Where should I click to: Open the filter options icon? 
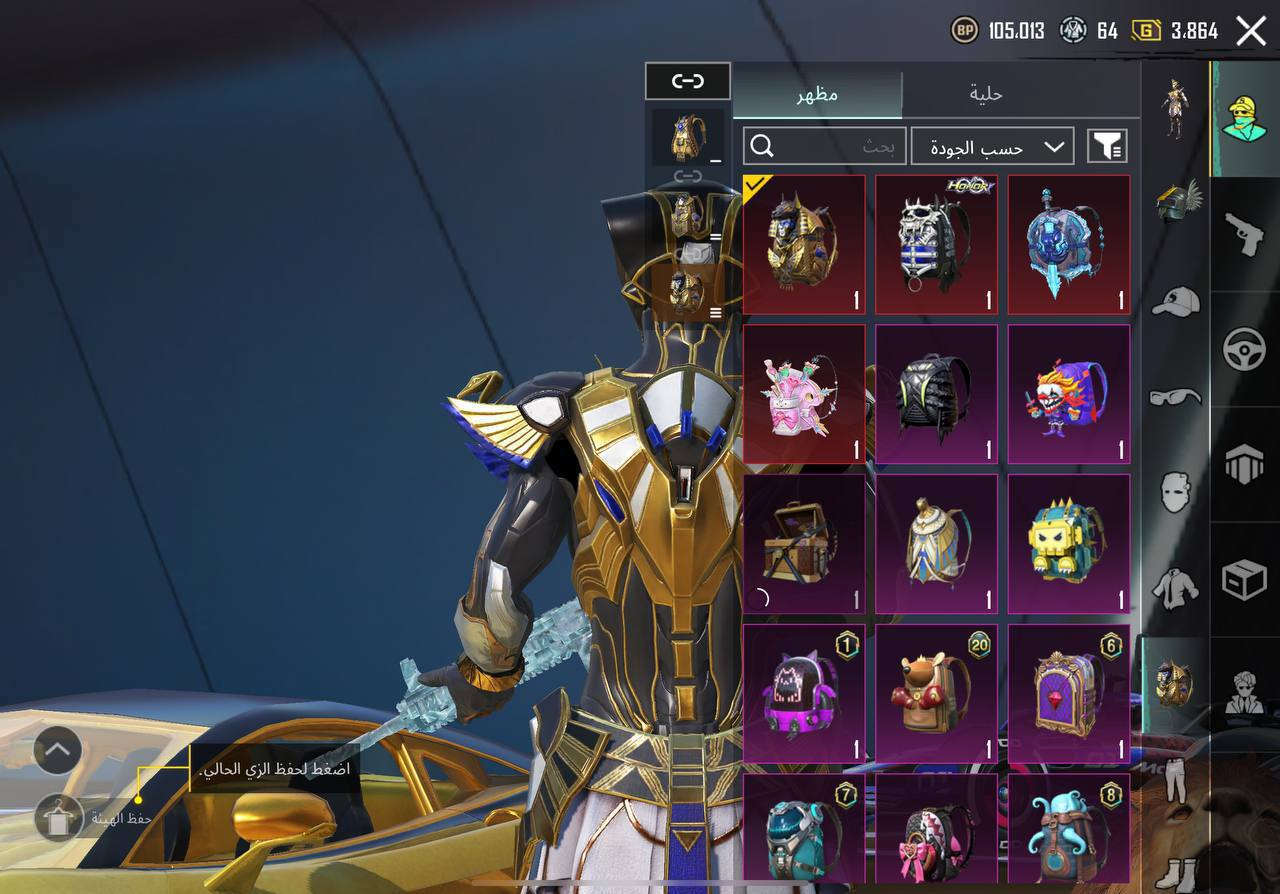point(1107,147)
